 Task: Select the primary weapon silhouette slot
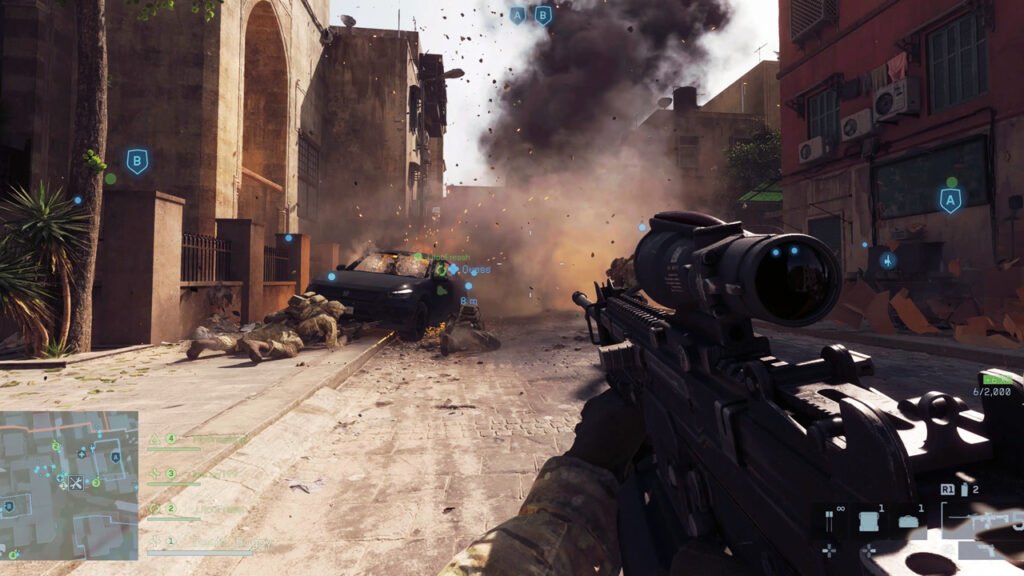[985, 521]
